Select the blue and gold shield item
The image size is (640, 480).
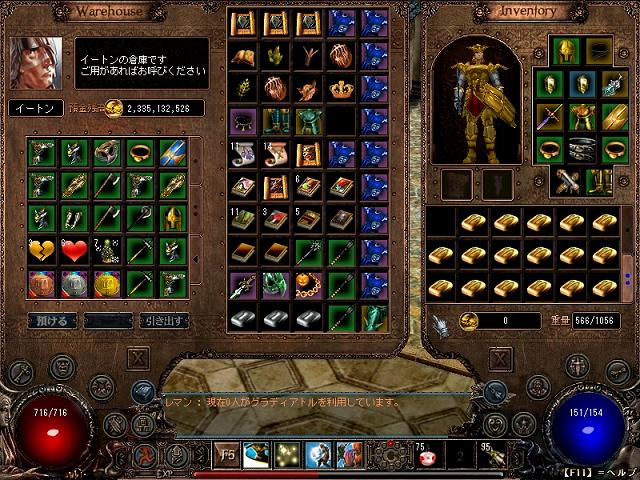[173, 153]
